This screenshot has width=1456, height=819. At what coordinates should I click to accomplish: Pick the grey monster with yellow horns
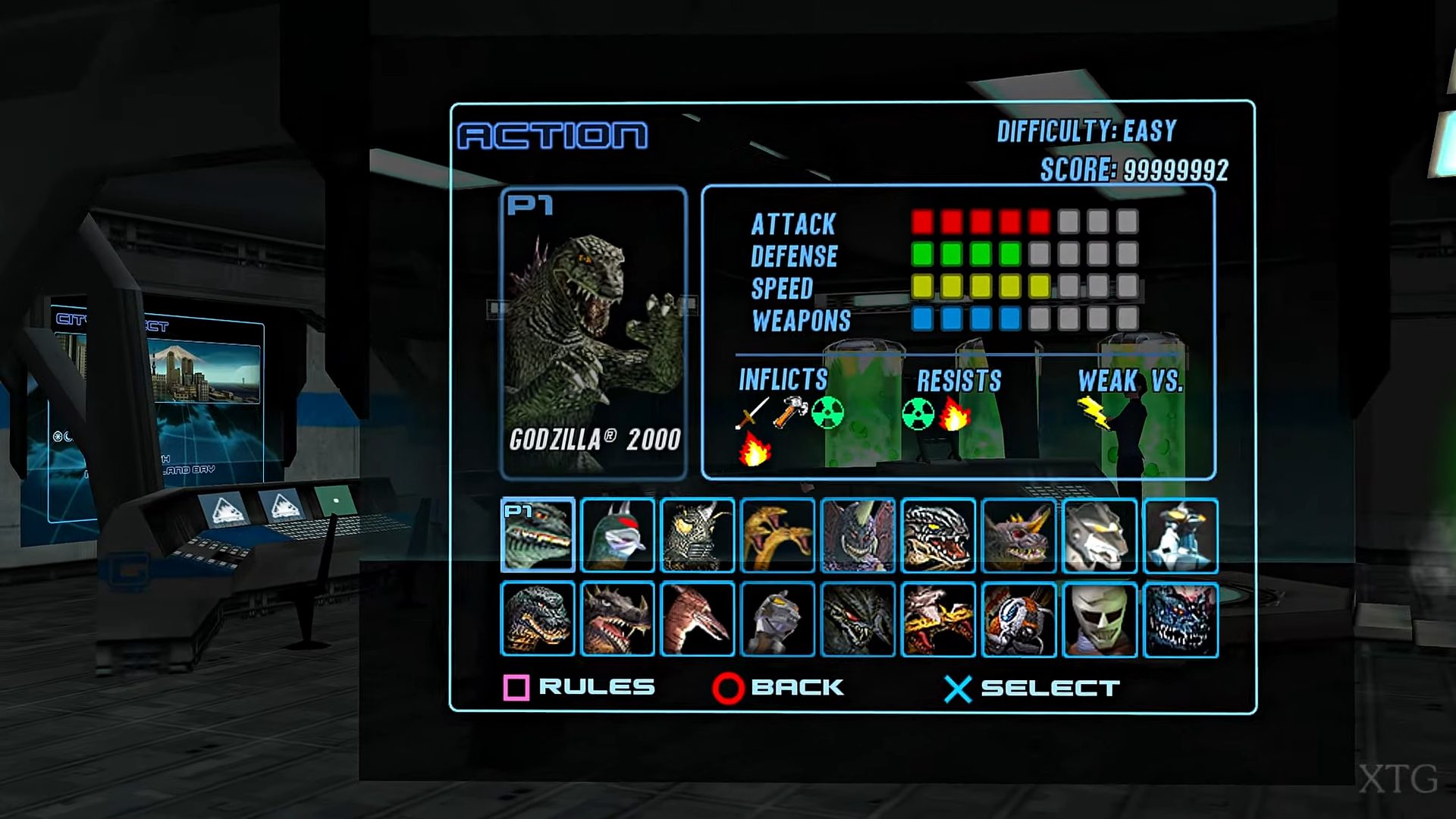click(1019, 535)
